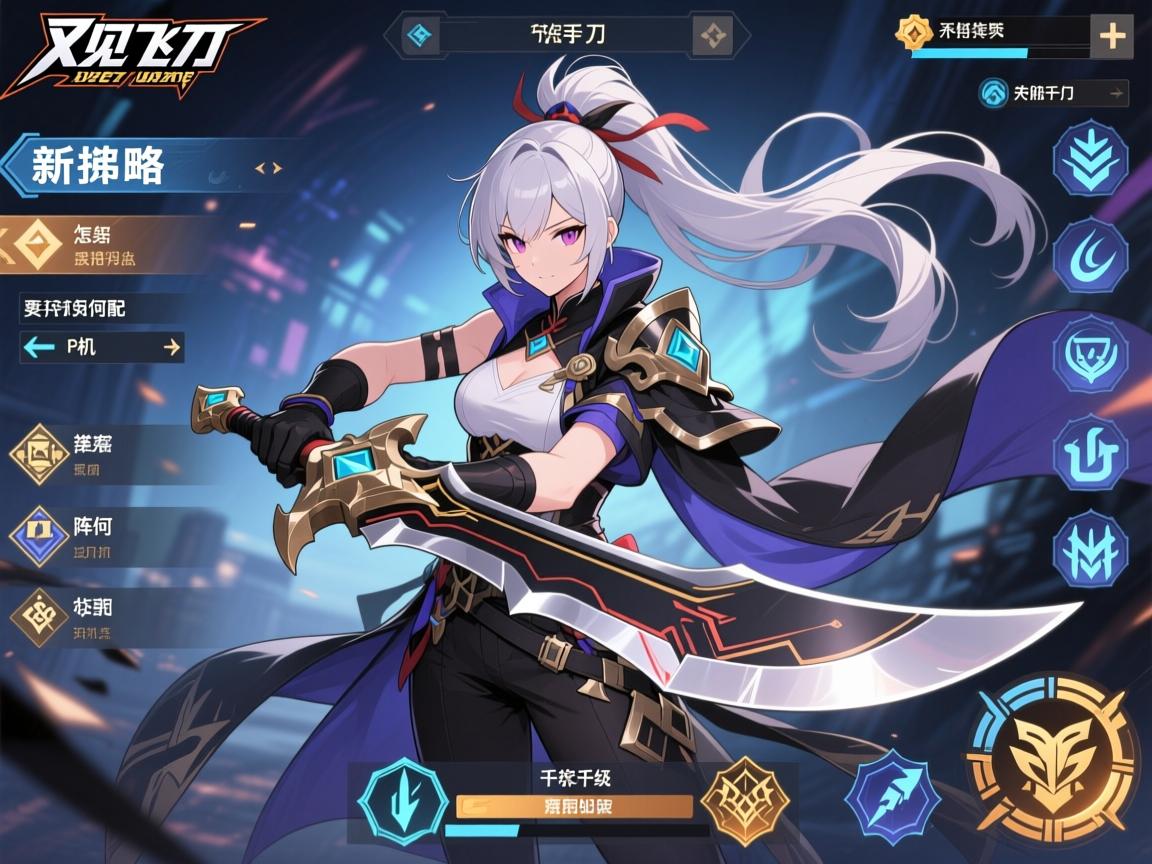1152x864 pixels.
Task: Click the cyan left arrow beside P机
Action: [x=40, y=347]
